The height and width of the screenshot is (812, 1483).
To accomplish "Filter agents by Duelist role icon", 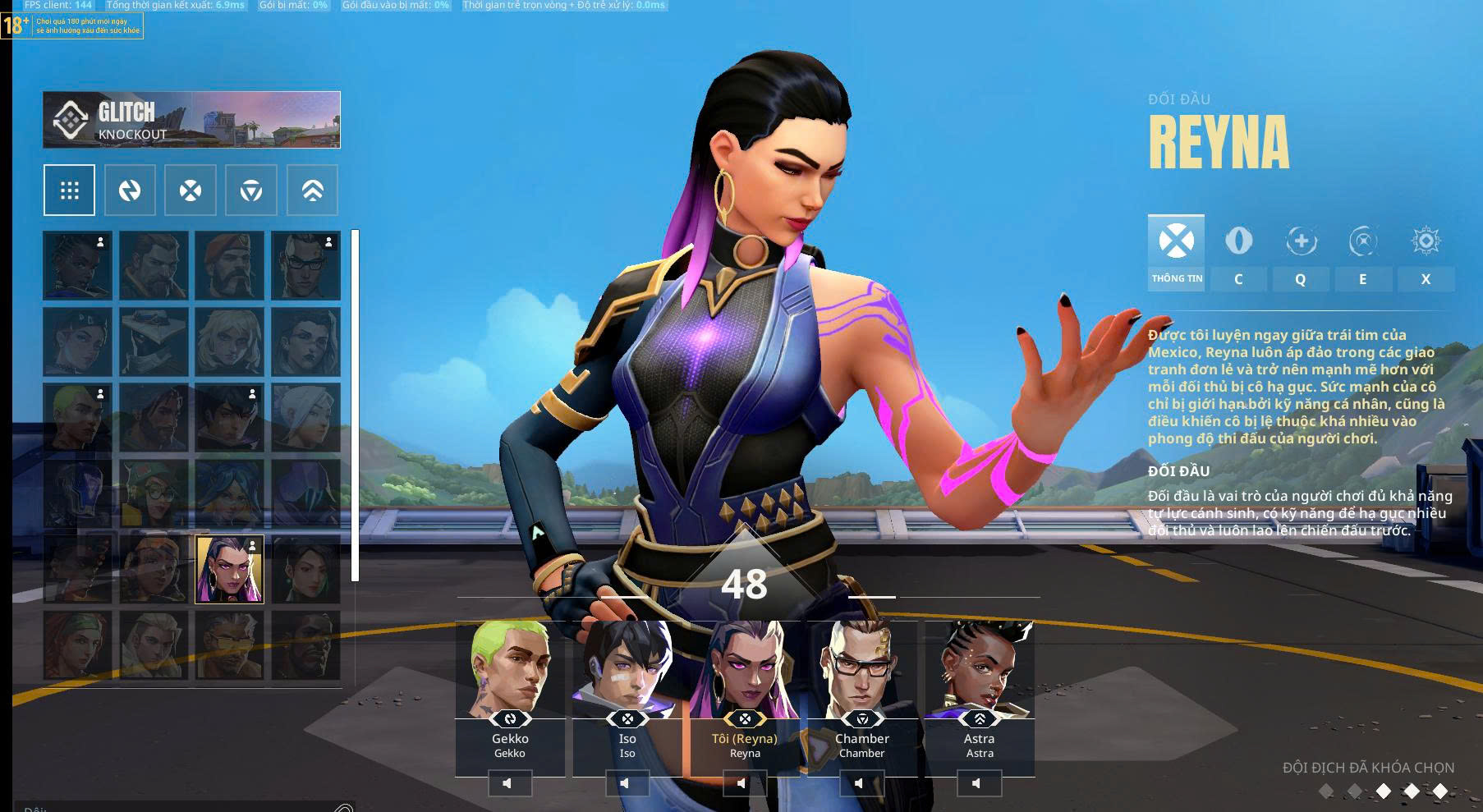I will pos(191,190).
